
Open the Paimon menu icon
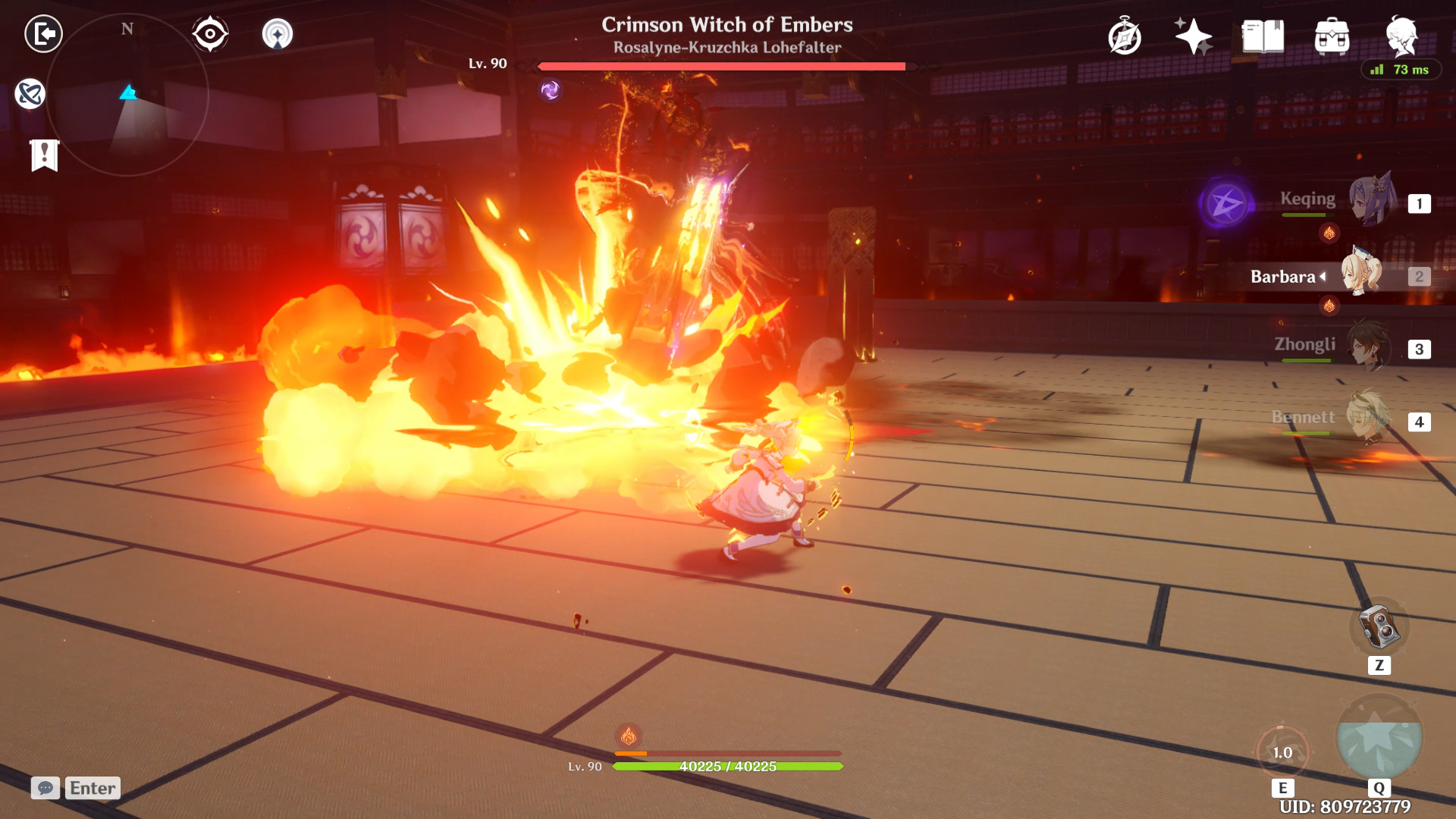coord(1401,35)
